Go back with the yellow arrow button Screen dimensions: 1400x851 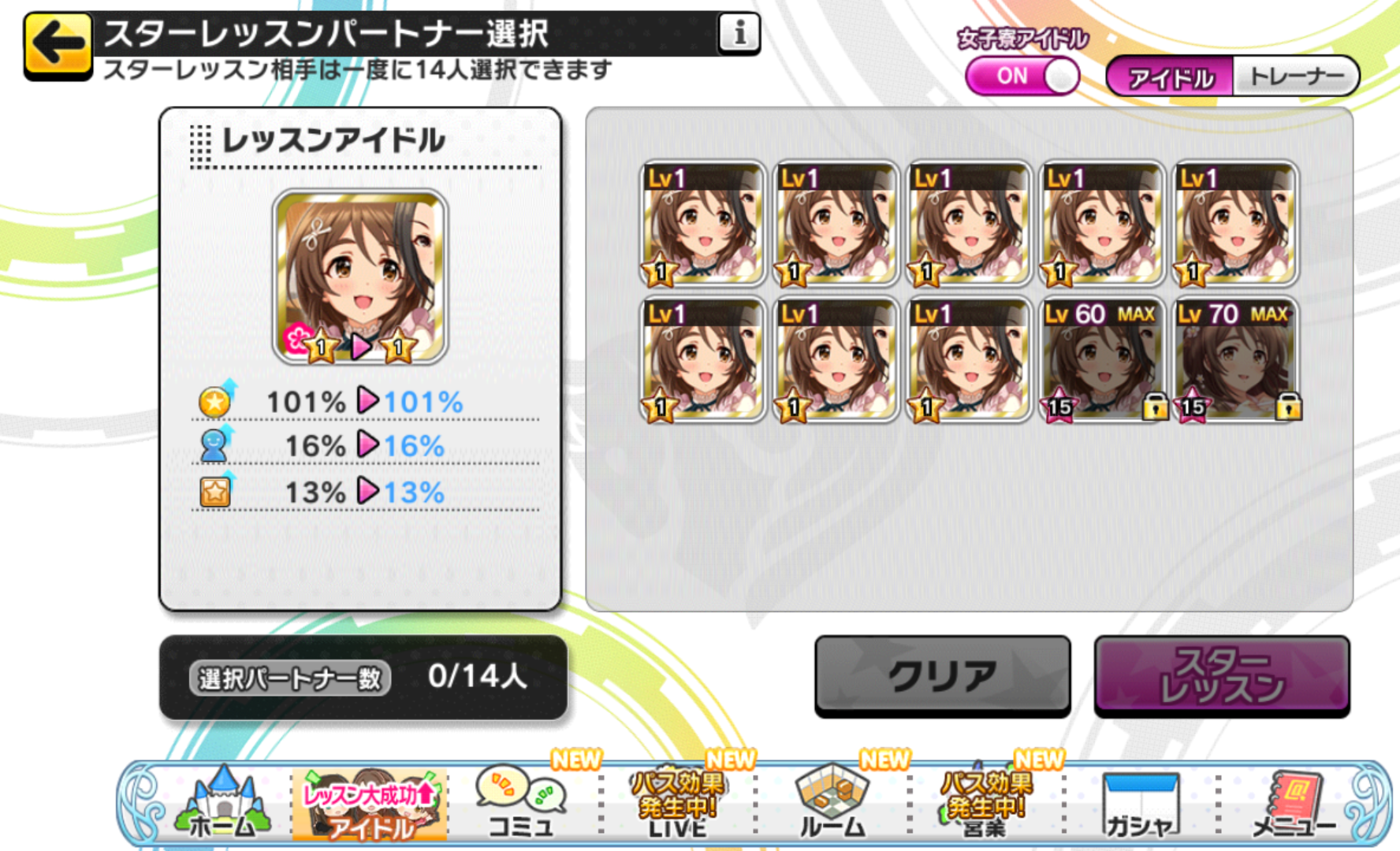click(58, 45)
